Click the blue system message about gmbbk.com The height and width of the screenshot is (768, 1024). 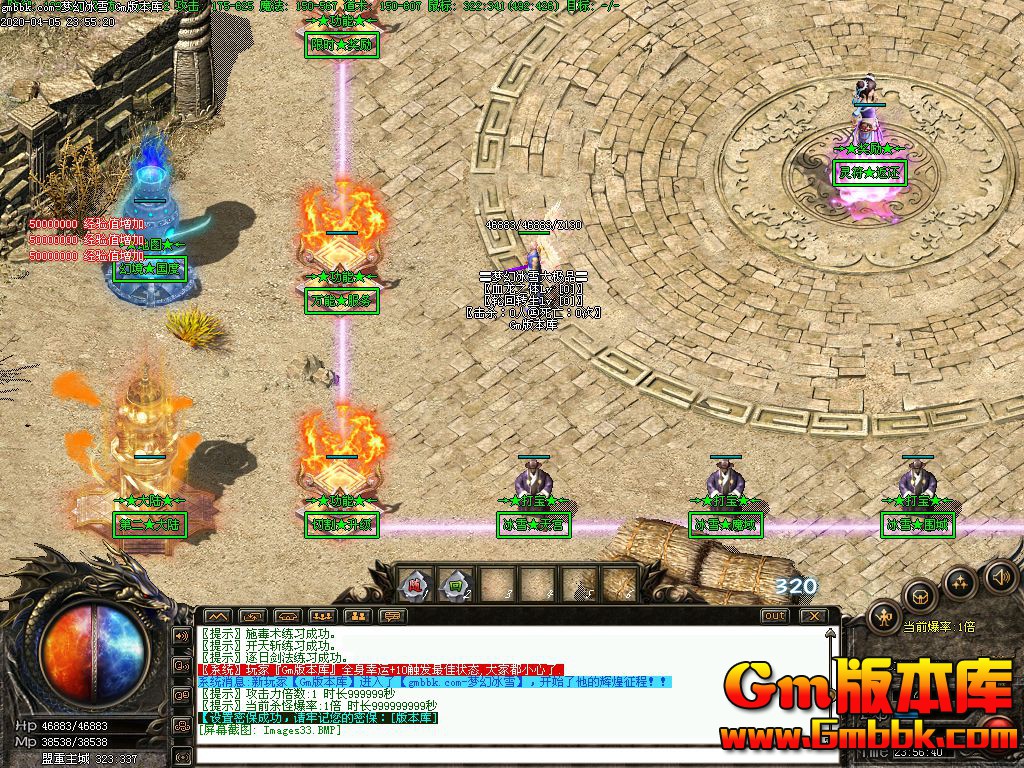(434, 681)
